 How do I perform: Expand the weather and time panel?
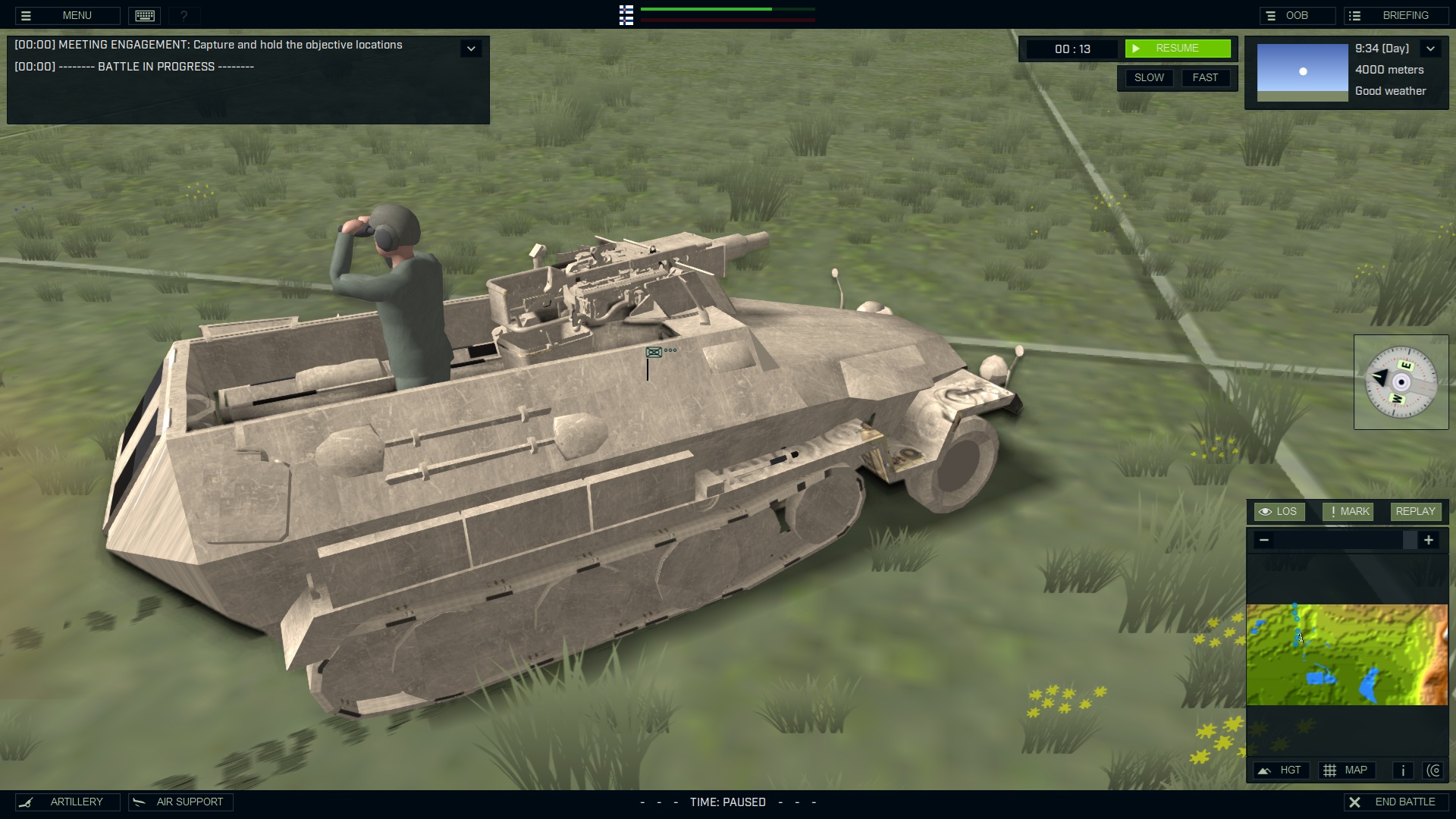point(1432,48)
